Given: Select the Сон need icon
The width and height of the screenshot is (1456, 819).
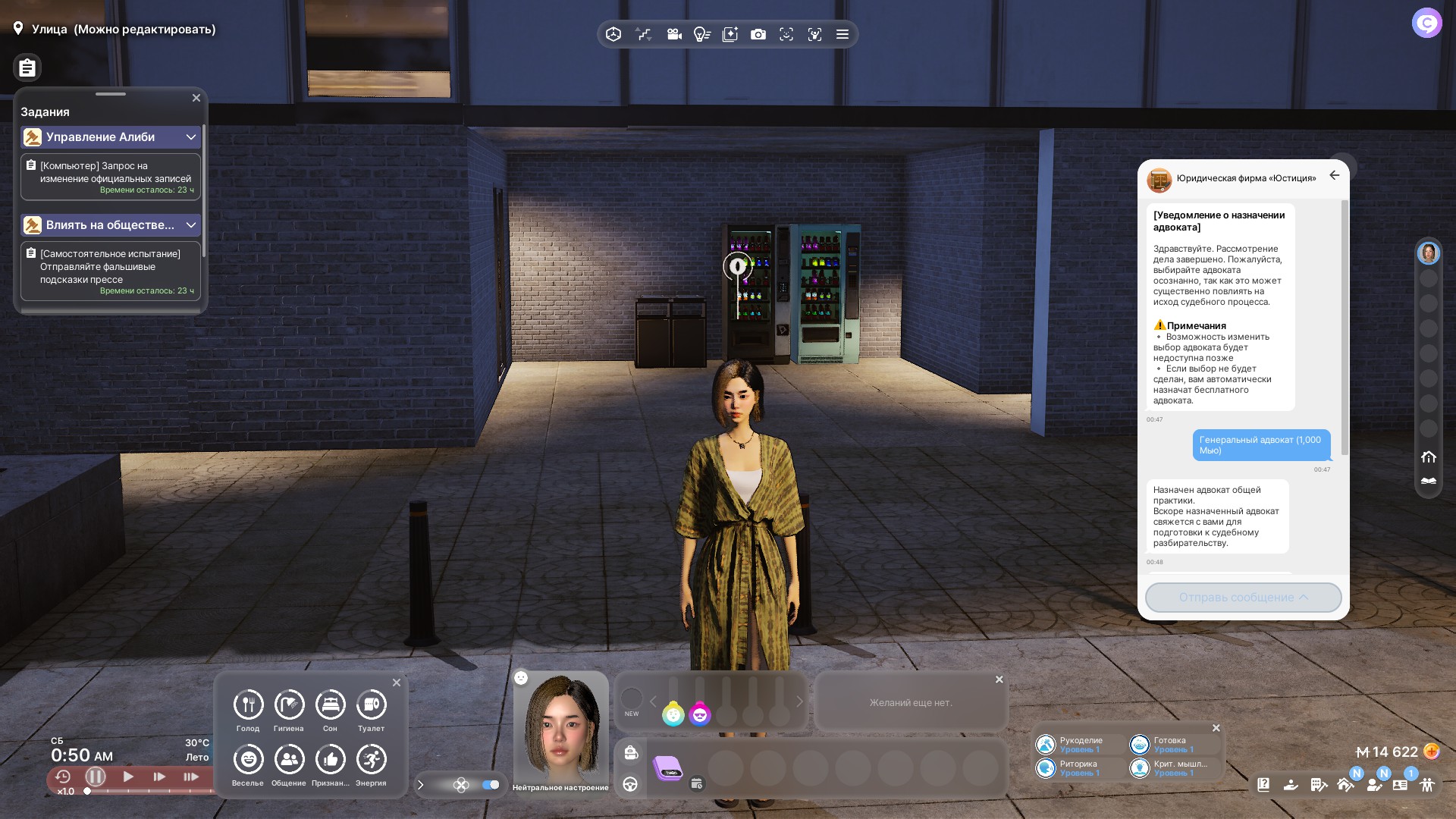Looking at the screenshot, I should [330, 705].
